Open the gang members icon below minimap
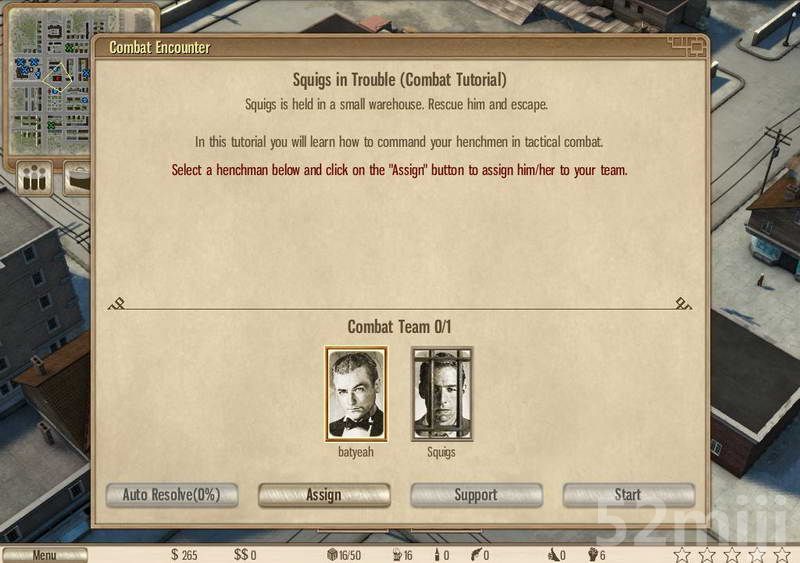Screen dimensions: 800x563 pos(36,180)
